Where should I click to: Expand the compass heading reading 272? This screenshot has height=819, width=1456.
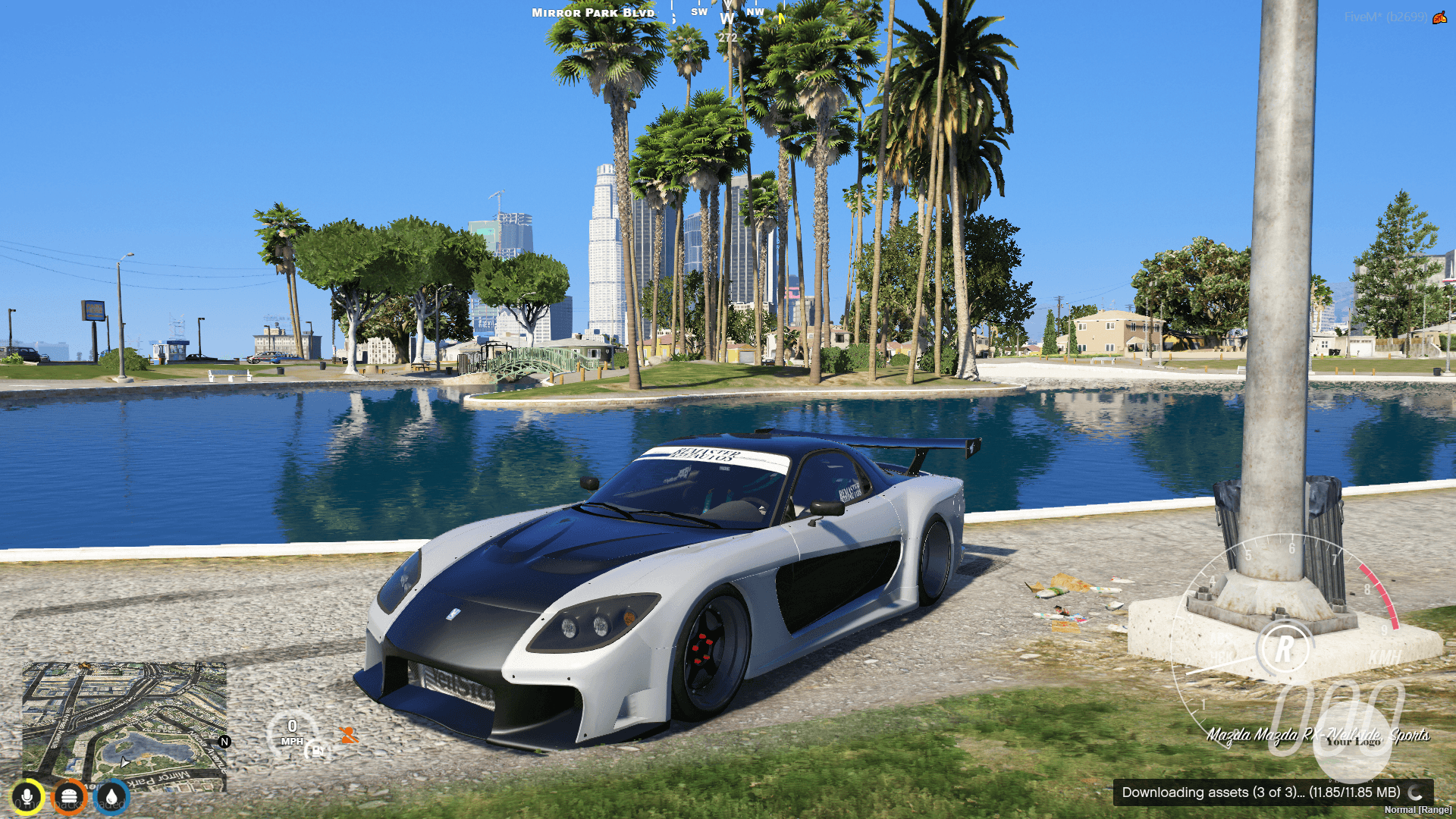728,38
